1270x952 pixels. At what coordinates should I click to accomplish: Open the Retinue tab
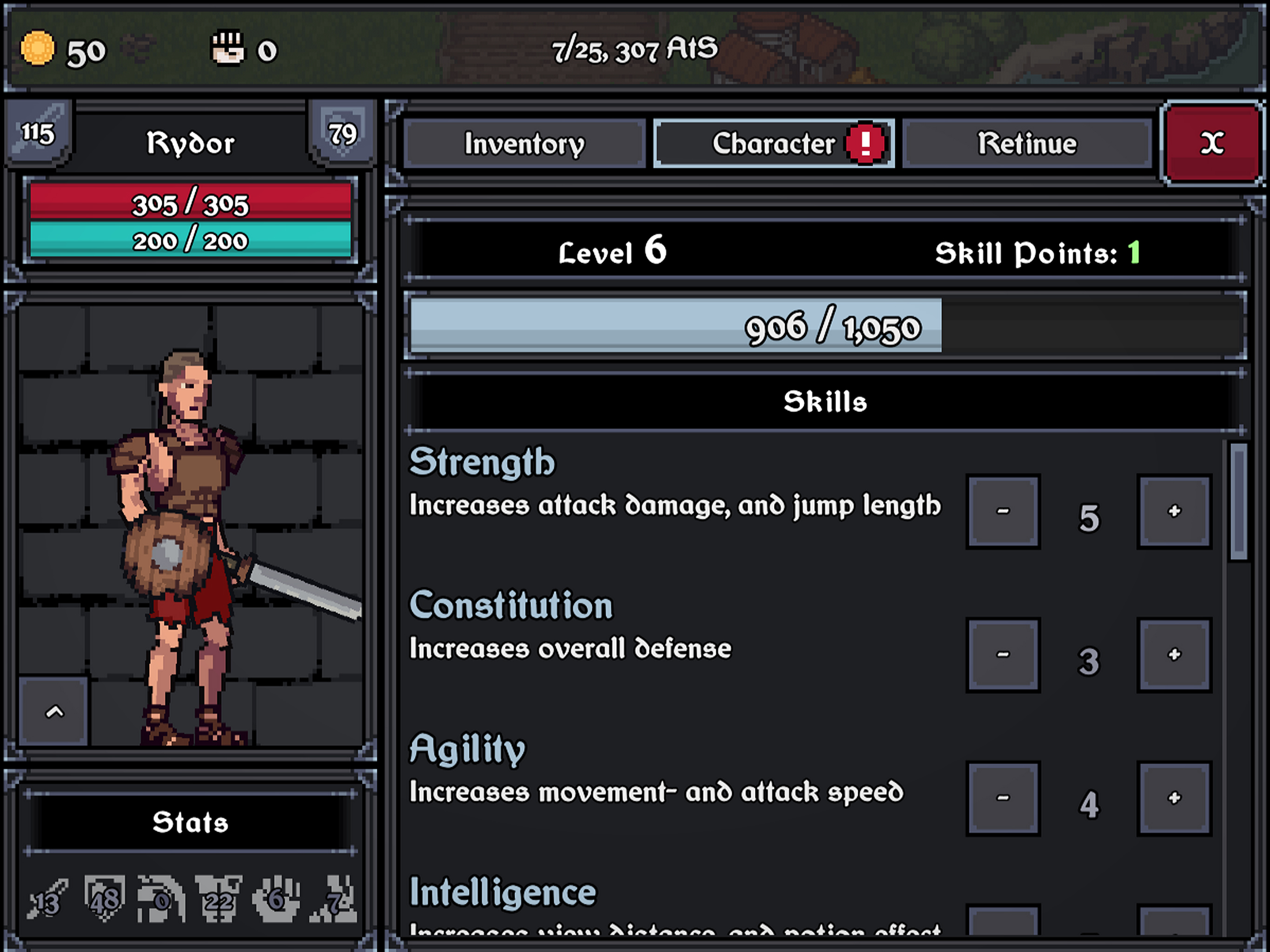pos(1026,144)
